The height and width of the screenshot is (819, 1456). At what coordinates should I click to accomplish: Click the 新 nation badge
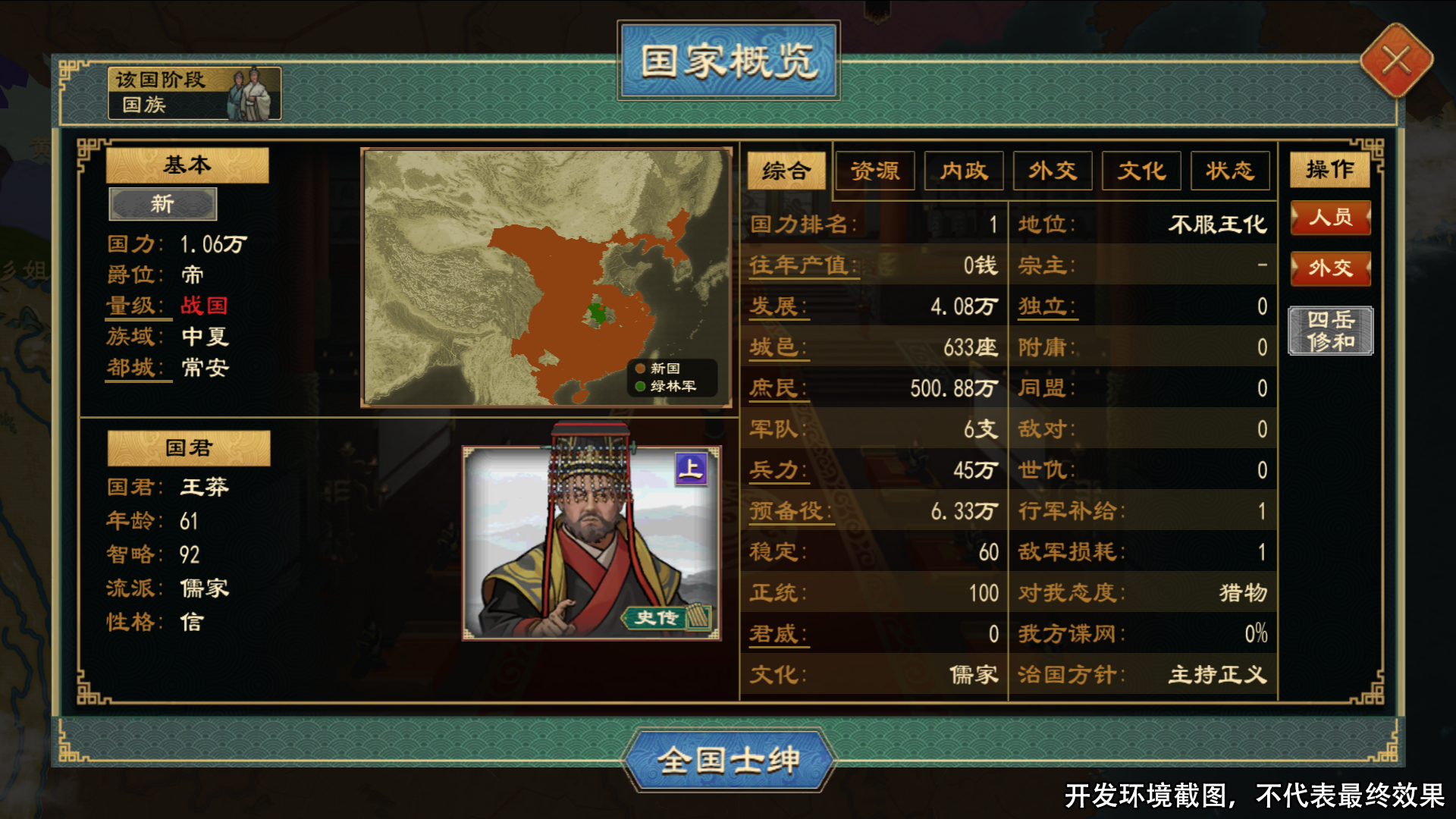[162, 203]
